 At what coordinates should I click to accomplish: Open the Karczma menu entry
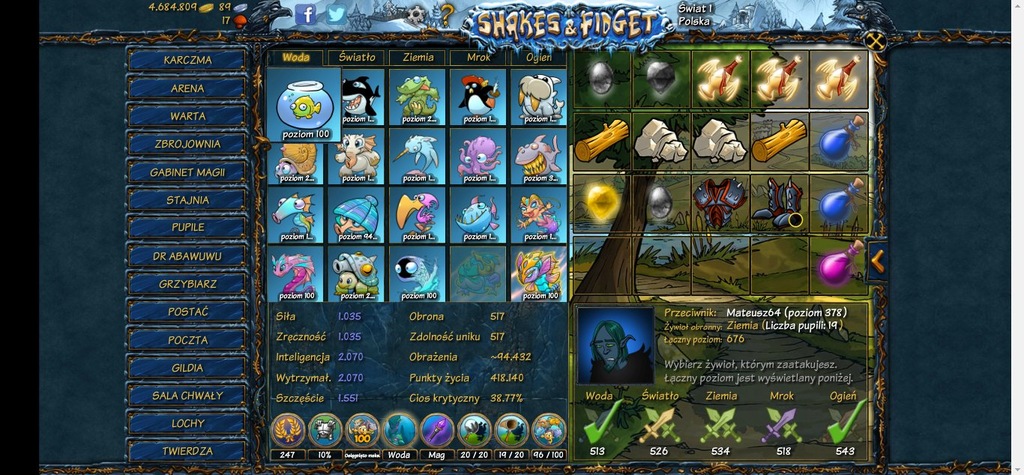pos(187,60)
